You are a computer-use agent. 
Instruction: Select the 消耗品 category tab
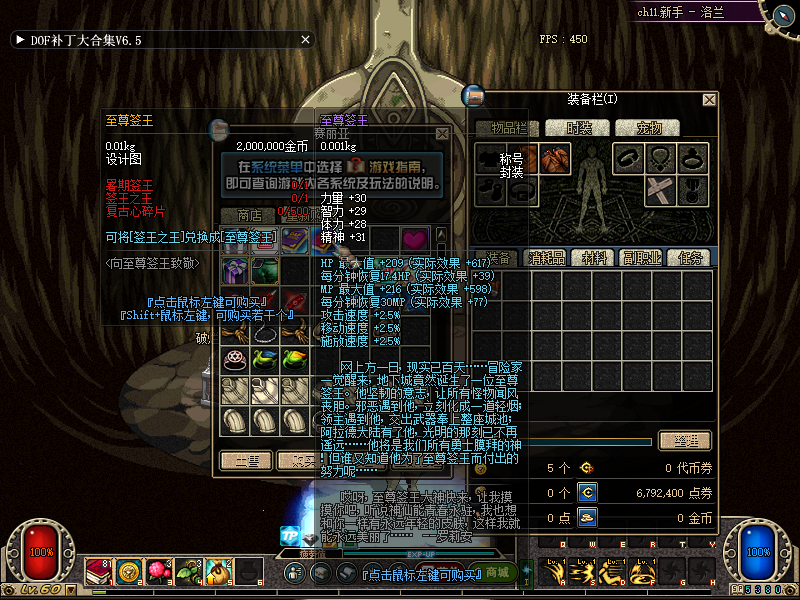(547, 258)
